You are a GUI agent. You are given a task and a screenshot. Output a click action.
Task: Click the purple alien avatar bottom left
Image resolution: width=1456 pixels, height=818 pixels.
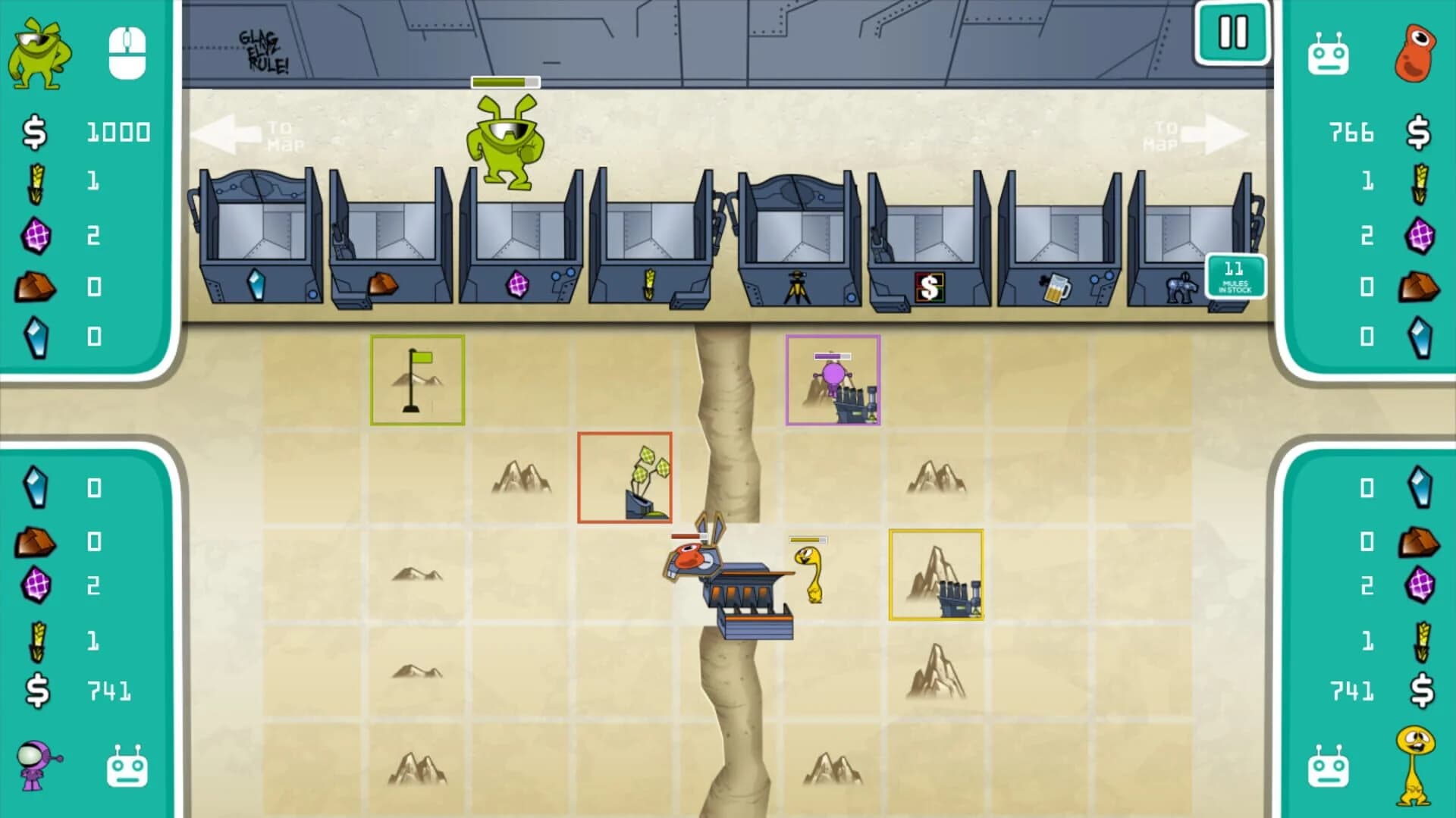[x=39, y=767]
